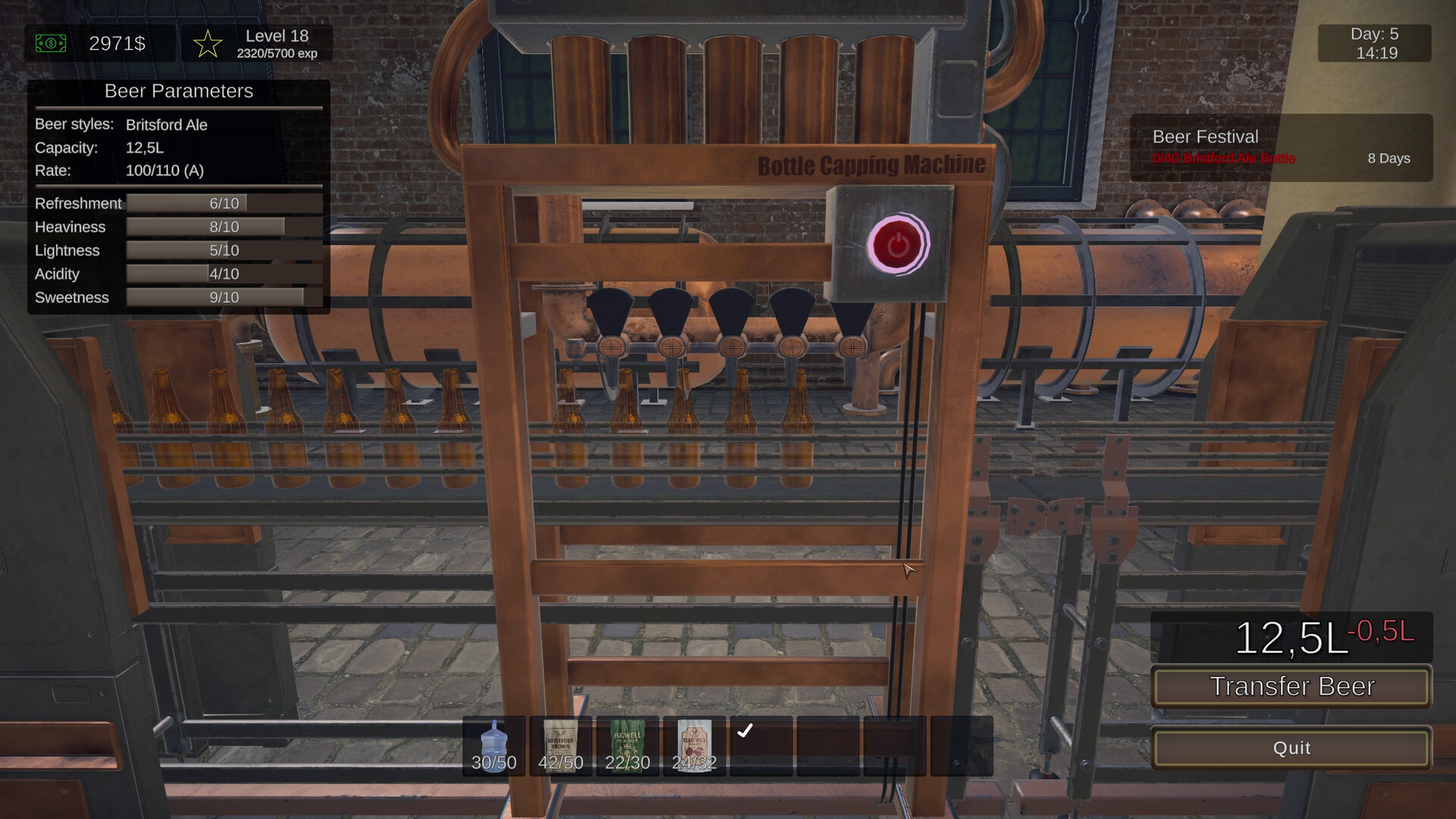Click the level star icon

tap(206, 43)
